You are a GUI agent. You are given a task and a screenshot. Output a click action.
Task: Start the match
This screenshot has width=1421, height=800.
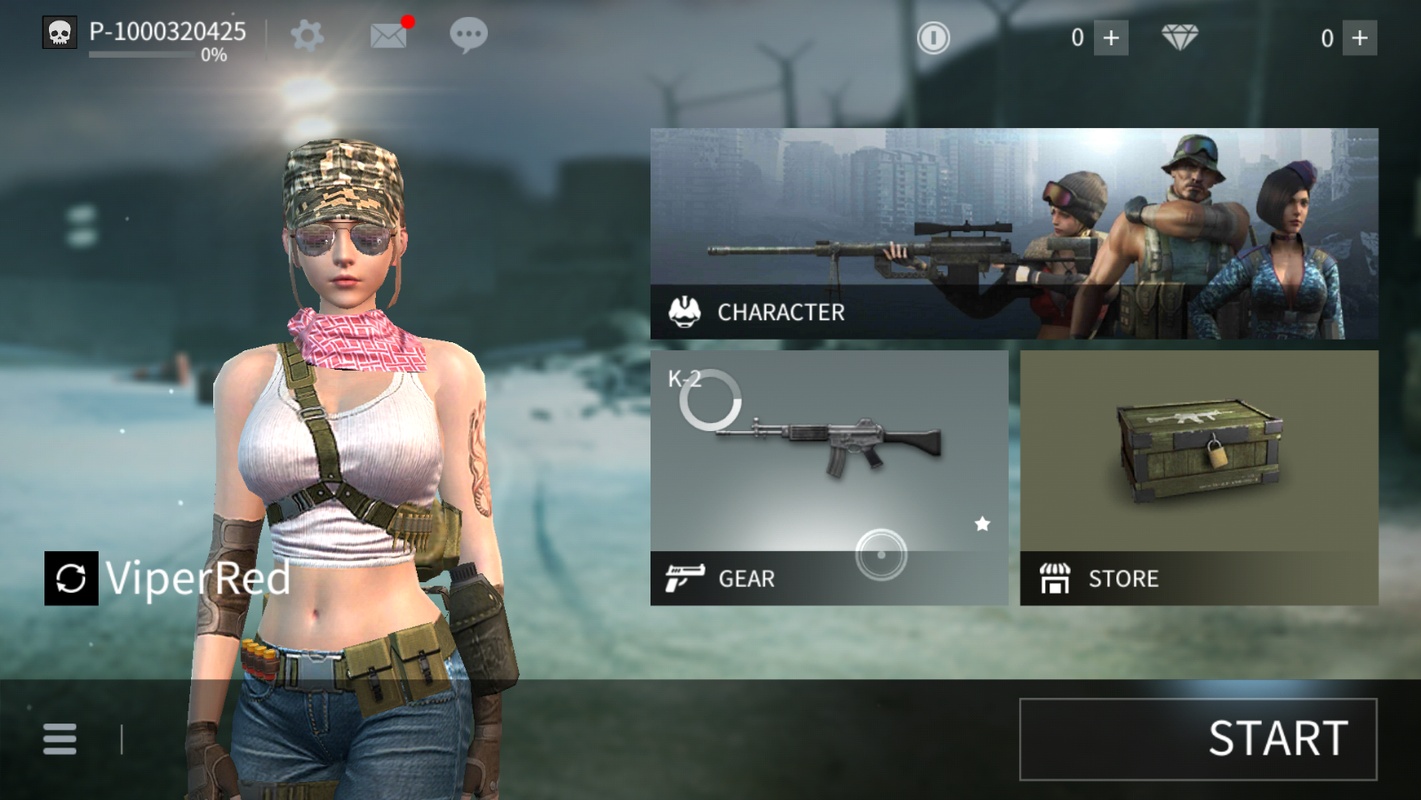tap(1198, 739)
